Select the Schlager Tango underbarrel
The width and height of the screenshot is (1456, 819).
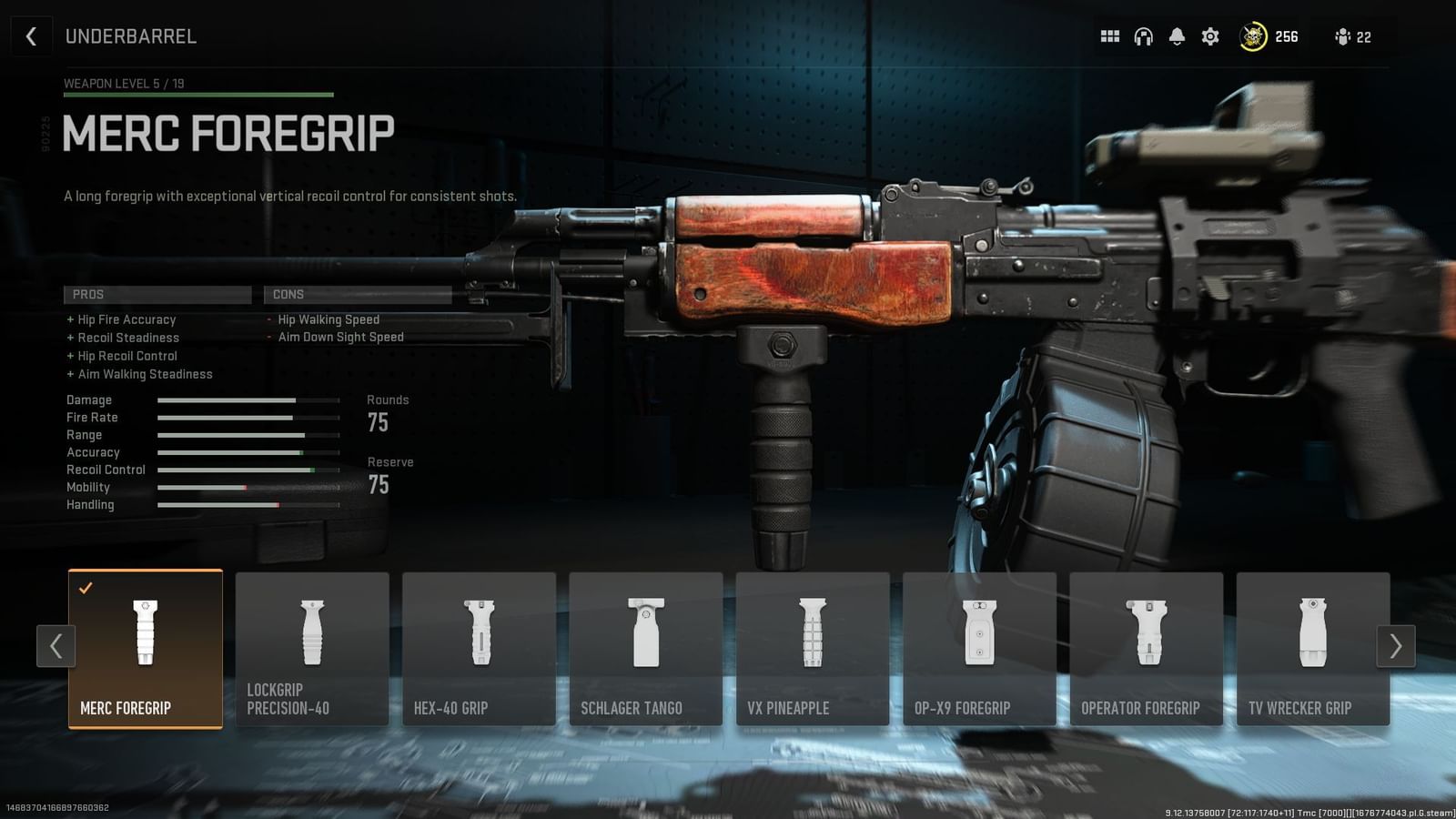[646, 648]
